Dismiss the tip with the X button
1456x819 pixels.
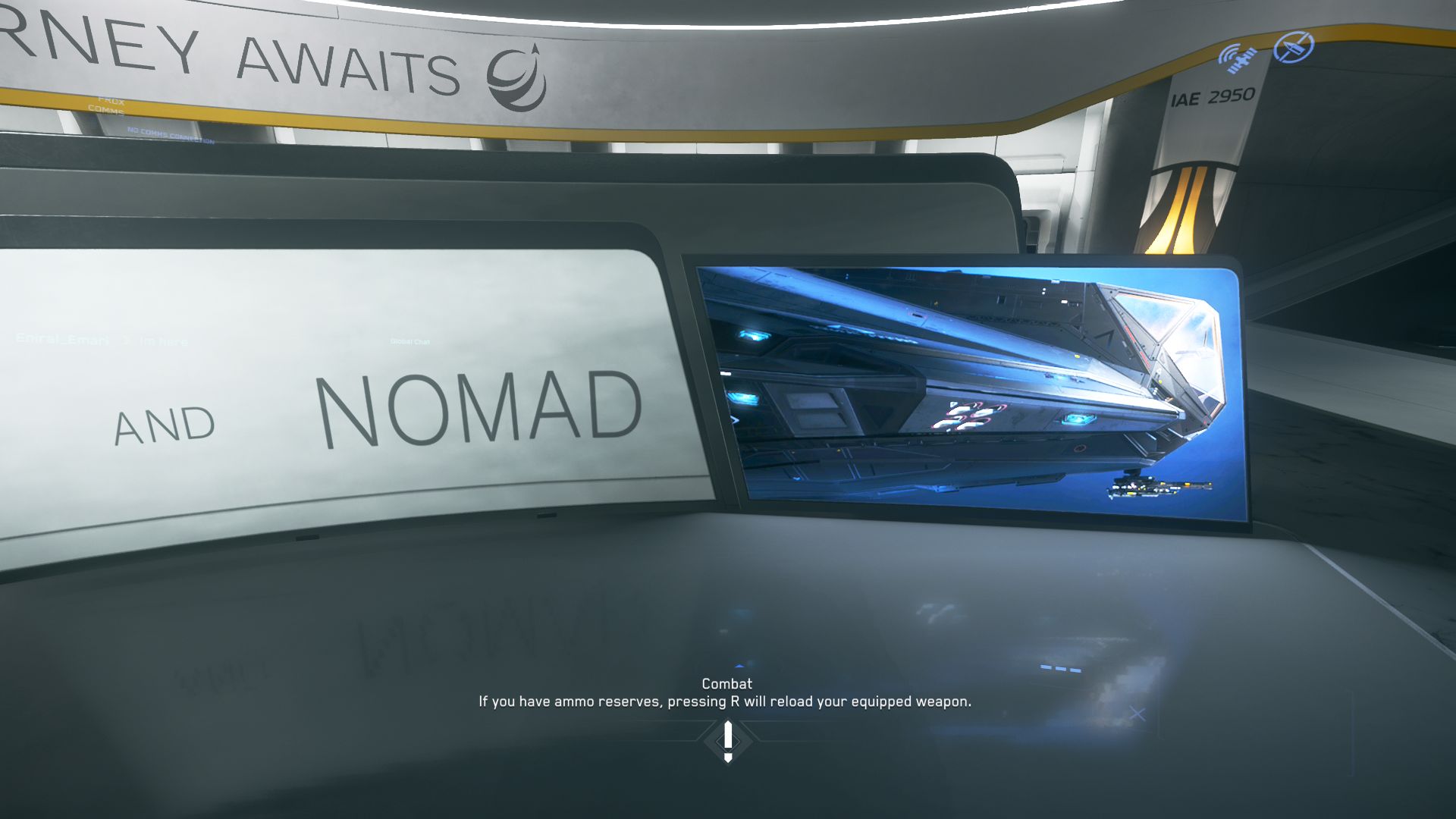point(1137,714)
